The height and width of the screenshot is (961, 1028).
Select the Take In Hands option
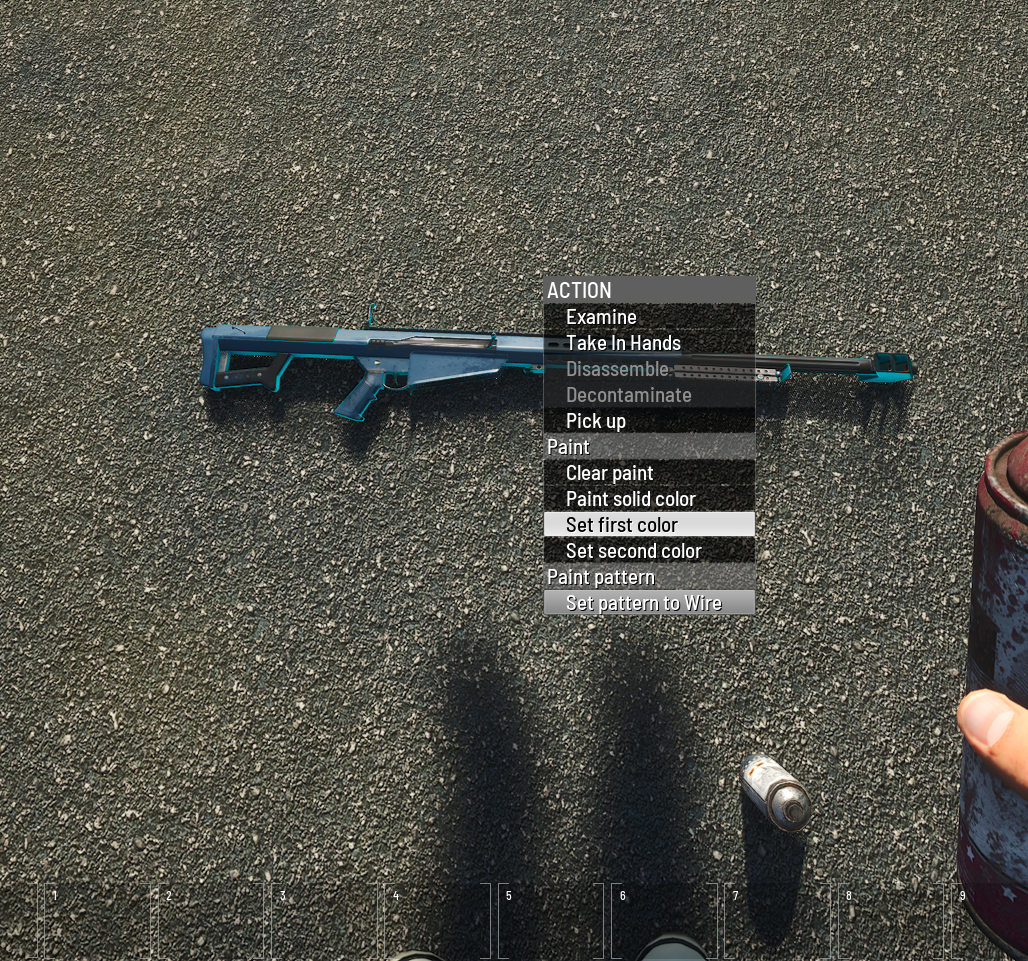pyautogui.click(x=623, y=343)
